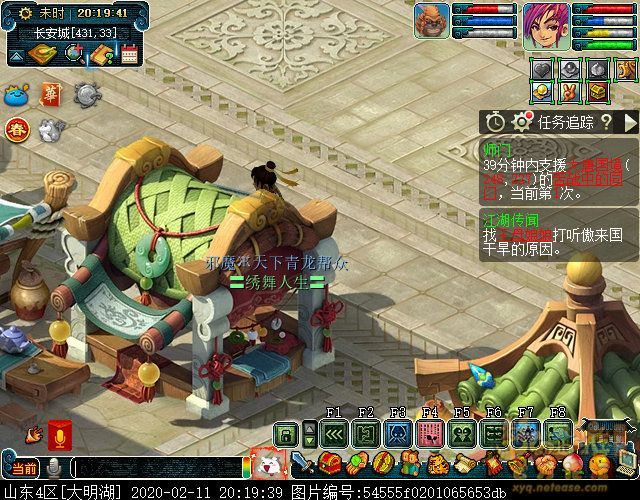Viewport: 640px width, 500px height.
Task: Activate the F1 triple-arrow skill
Action: coord(334,433)
